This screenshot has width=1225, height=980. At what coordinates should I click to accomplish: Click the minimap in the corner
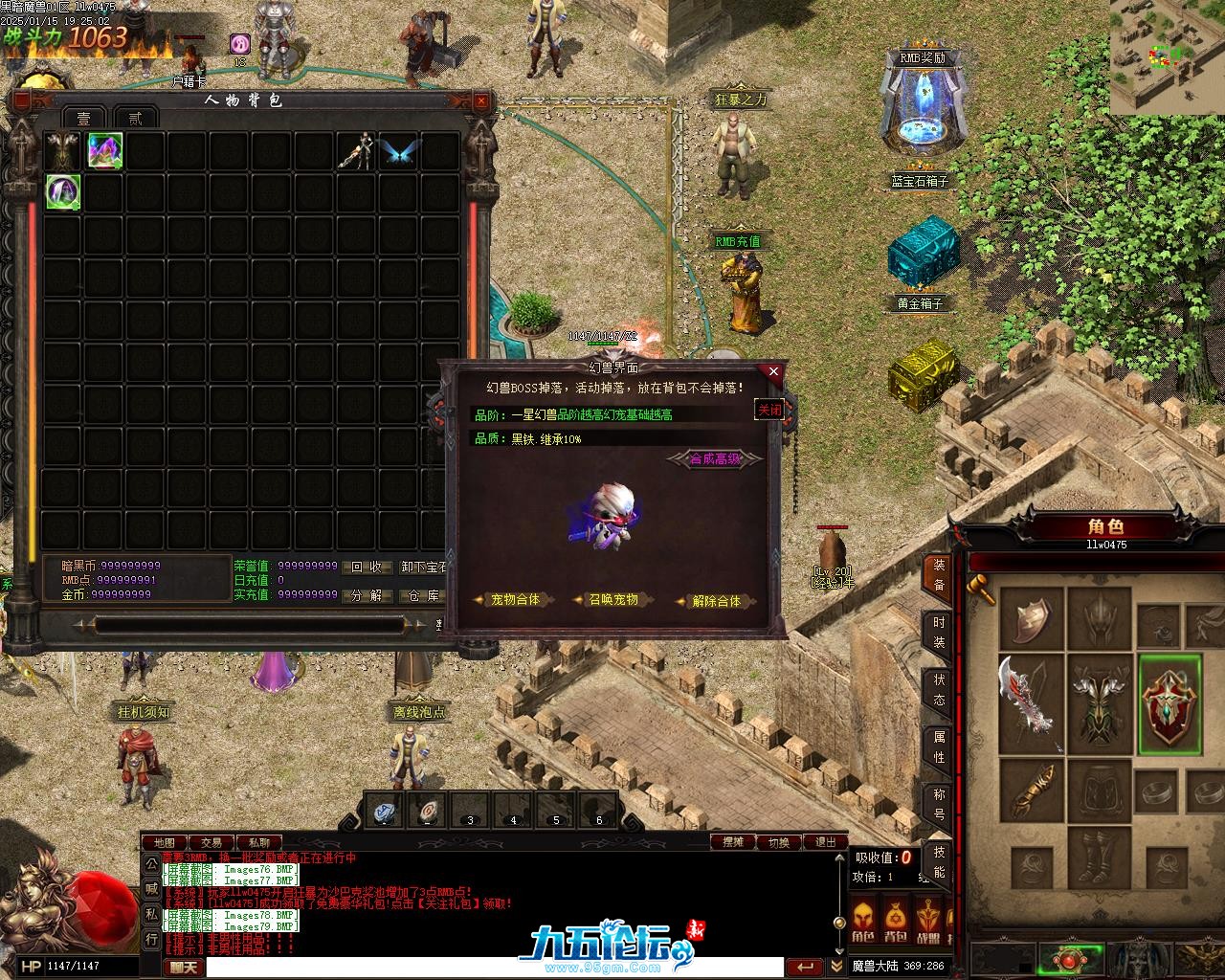pos(1167,56)
